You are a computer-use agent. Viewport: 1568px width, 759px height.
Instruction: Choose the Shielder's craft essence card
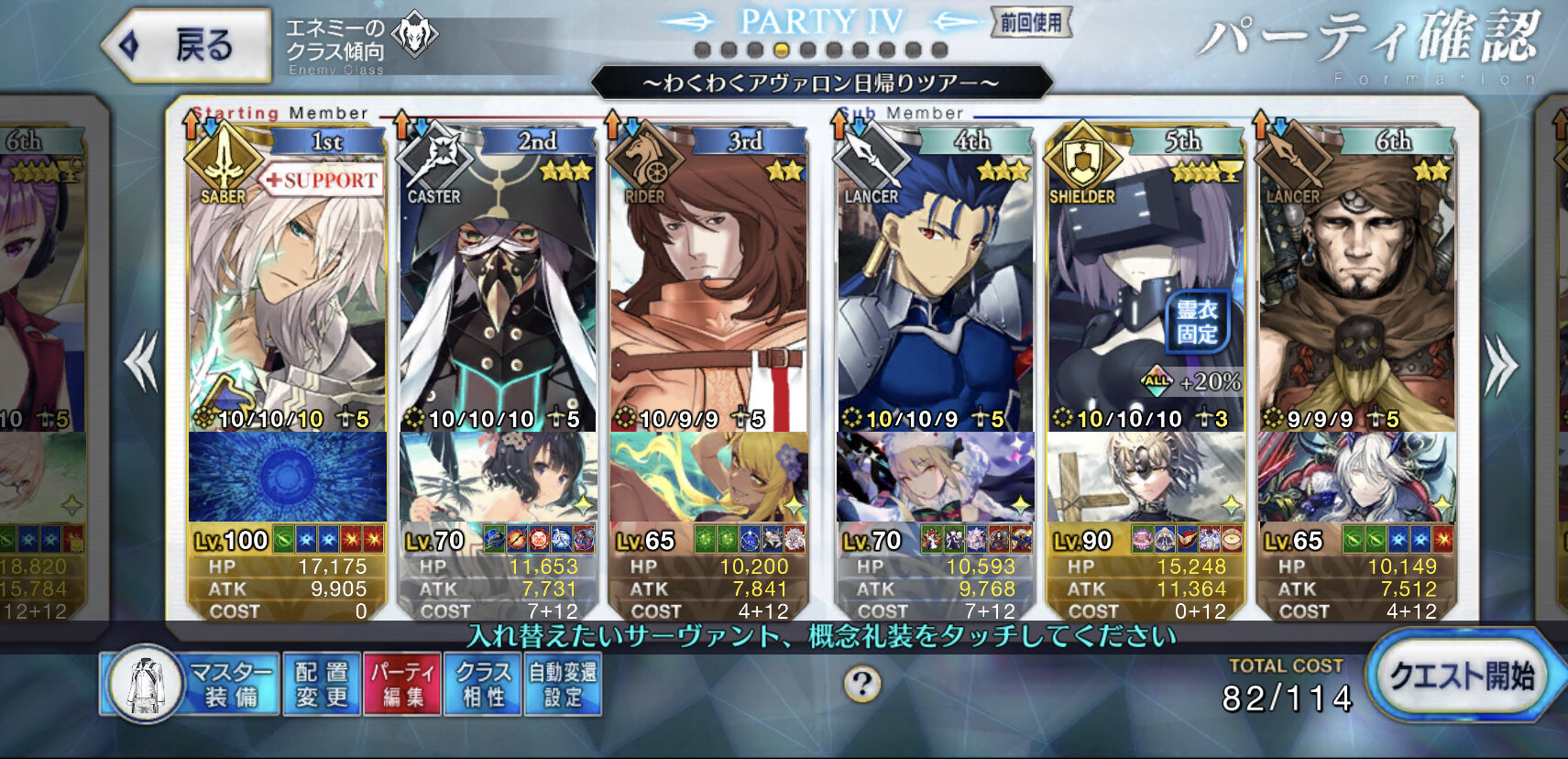(1146, 477)
